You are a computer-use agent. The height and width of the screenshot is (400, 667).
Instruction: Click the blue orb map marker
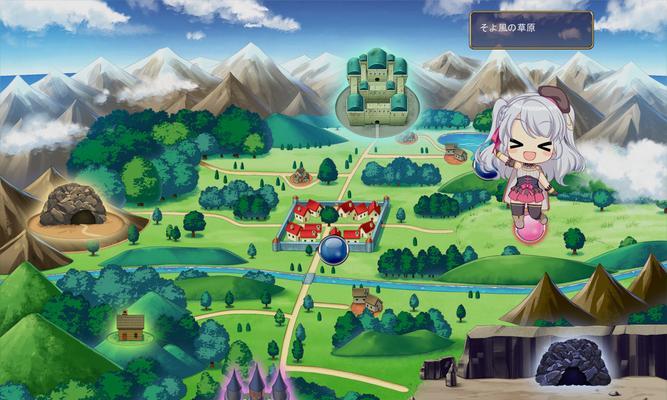coord(334,250)
